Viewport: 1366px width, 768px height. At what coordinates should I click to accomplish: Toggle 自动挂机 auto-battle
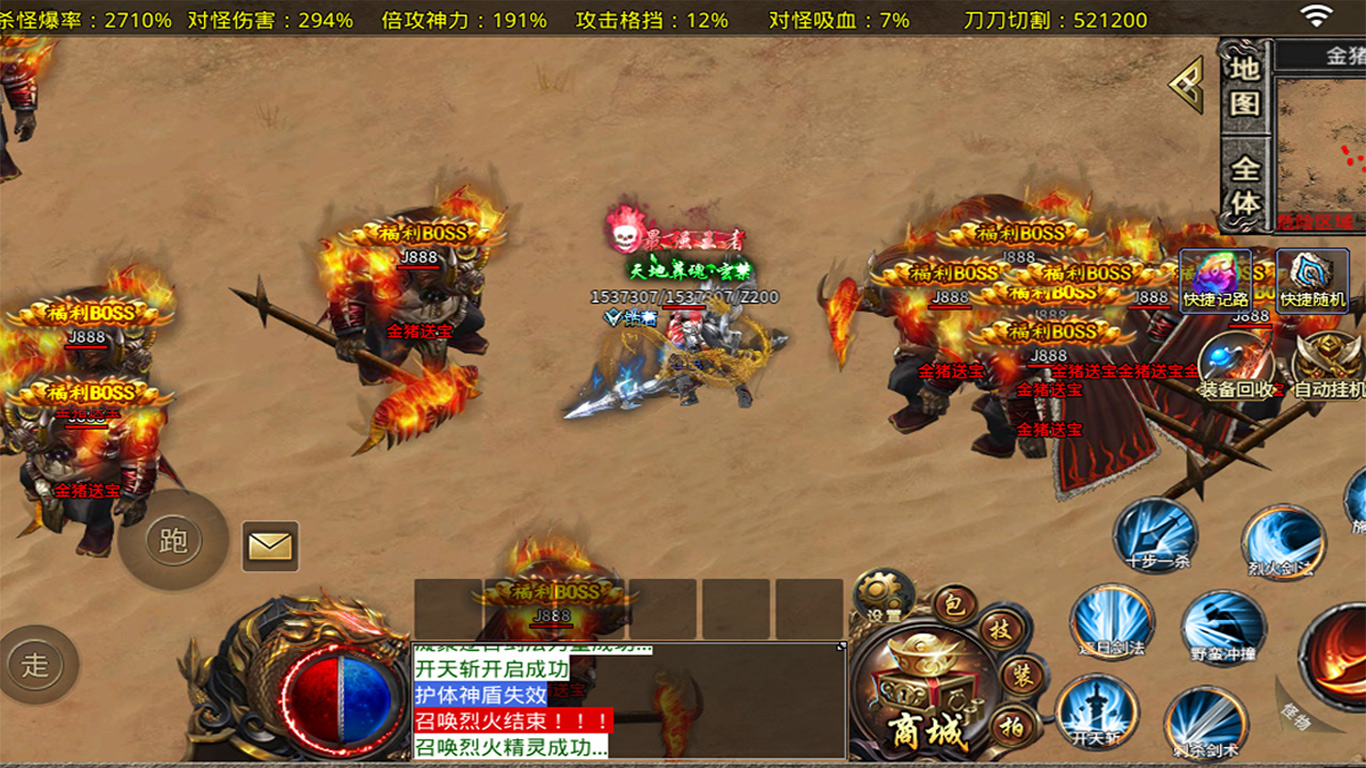point(1327,365)
